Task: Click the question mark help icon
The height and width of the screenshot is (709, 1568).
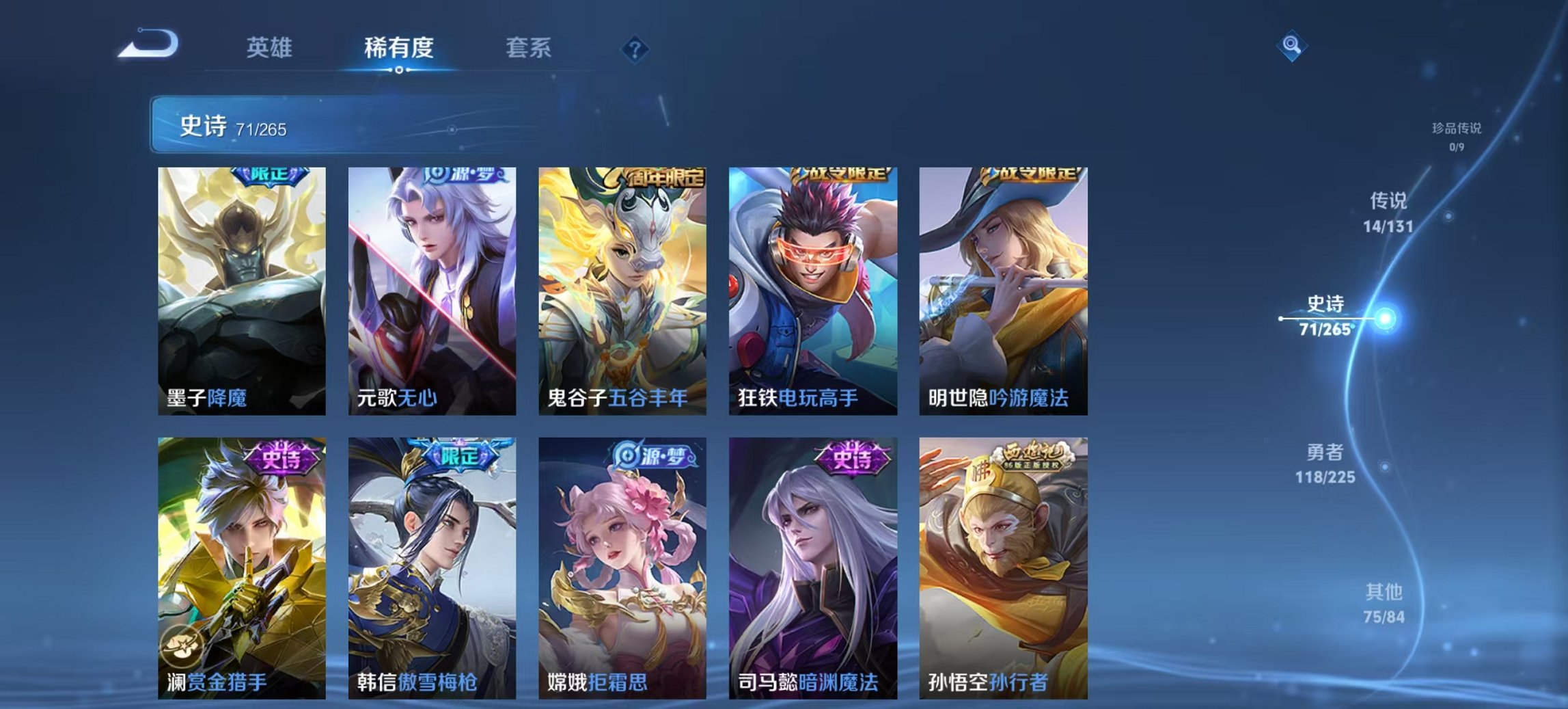Action: coord(635,46)
